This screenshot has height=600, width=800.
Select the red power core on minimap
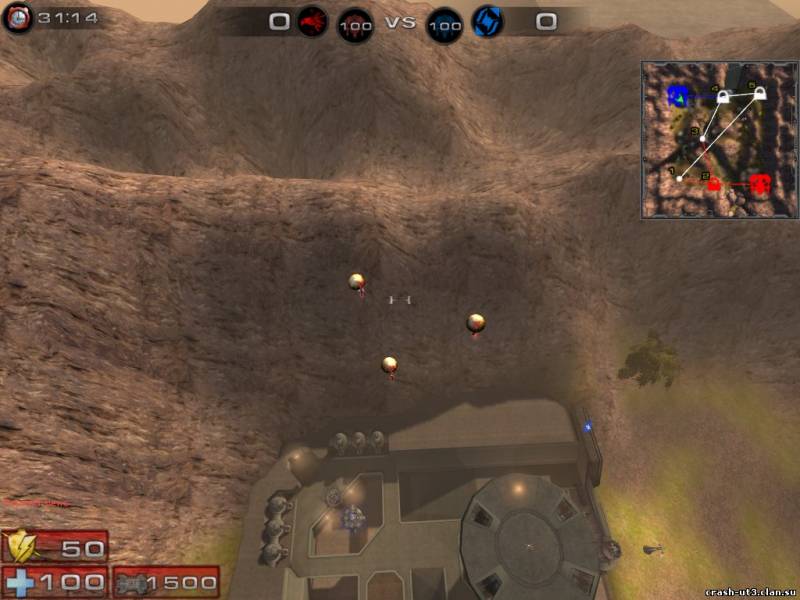point(760,184)
